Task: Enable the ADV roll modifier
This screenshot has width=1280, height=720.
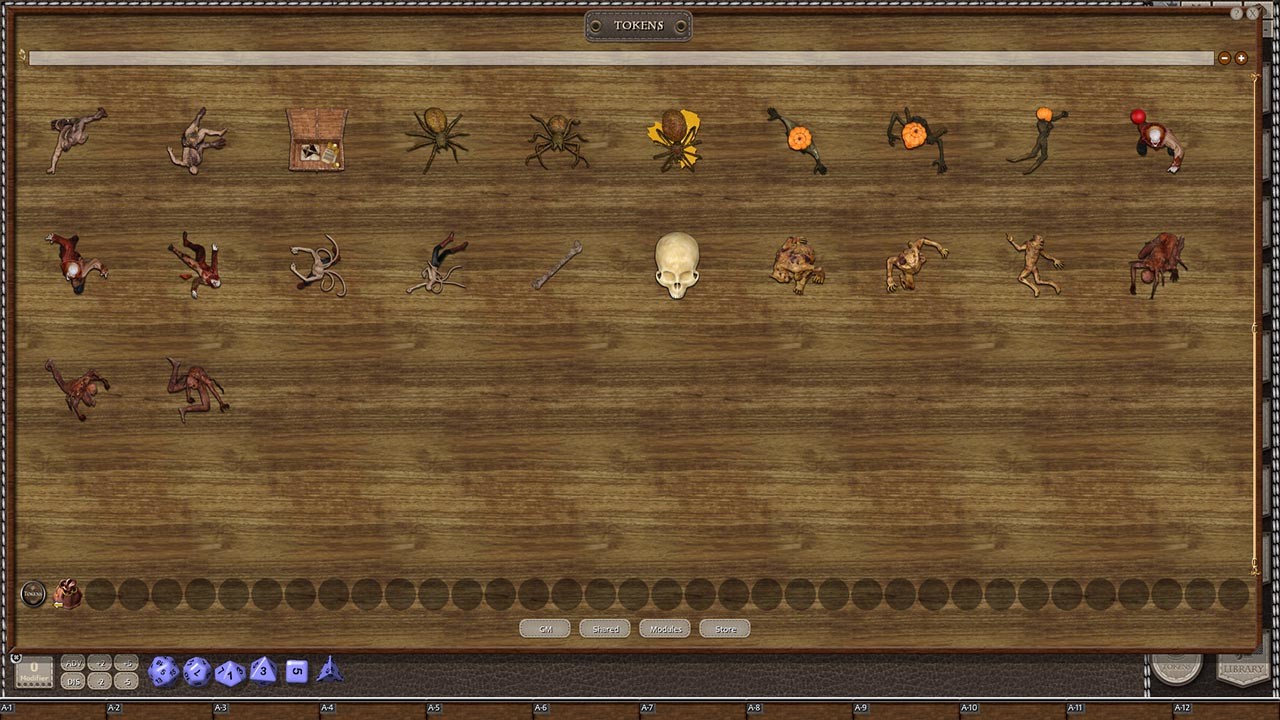Action: tap(72, 663)
